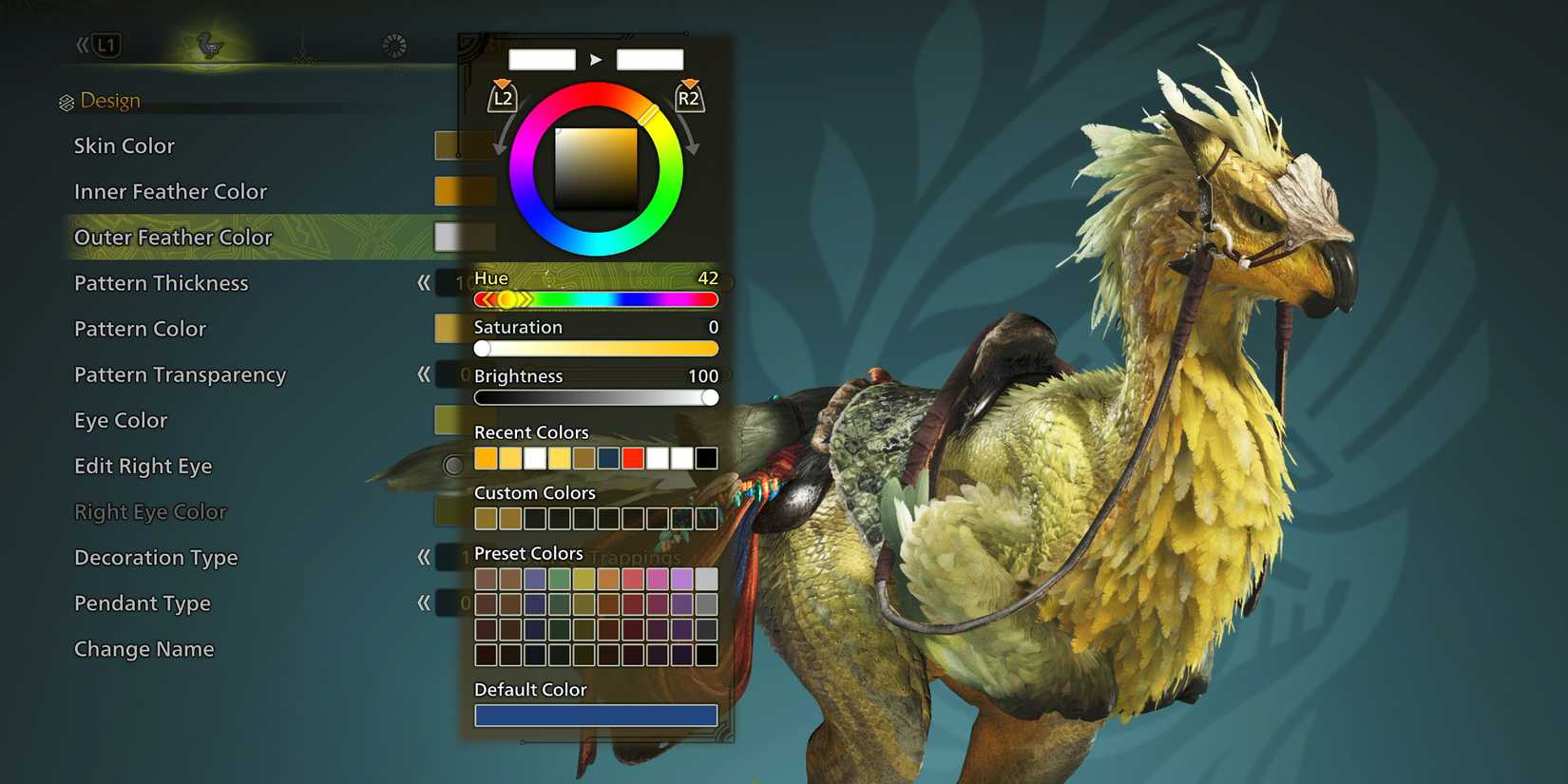Select the Eye Color menu entry

tap(119, 420)
